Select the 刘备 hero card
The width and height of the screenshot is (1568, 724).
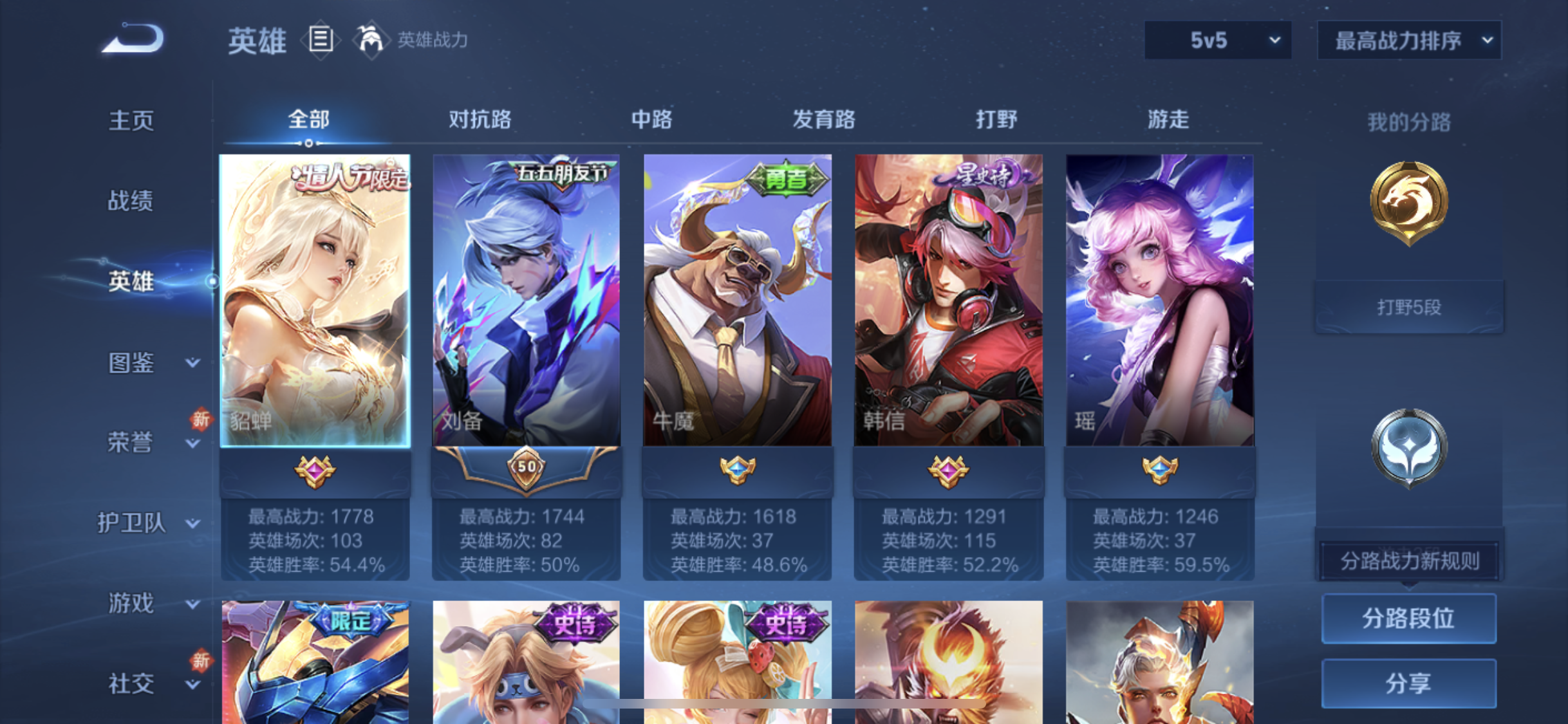[526, 300]
